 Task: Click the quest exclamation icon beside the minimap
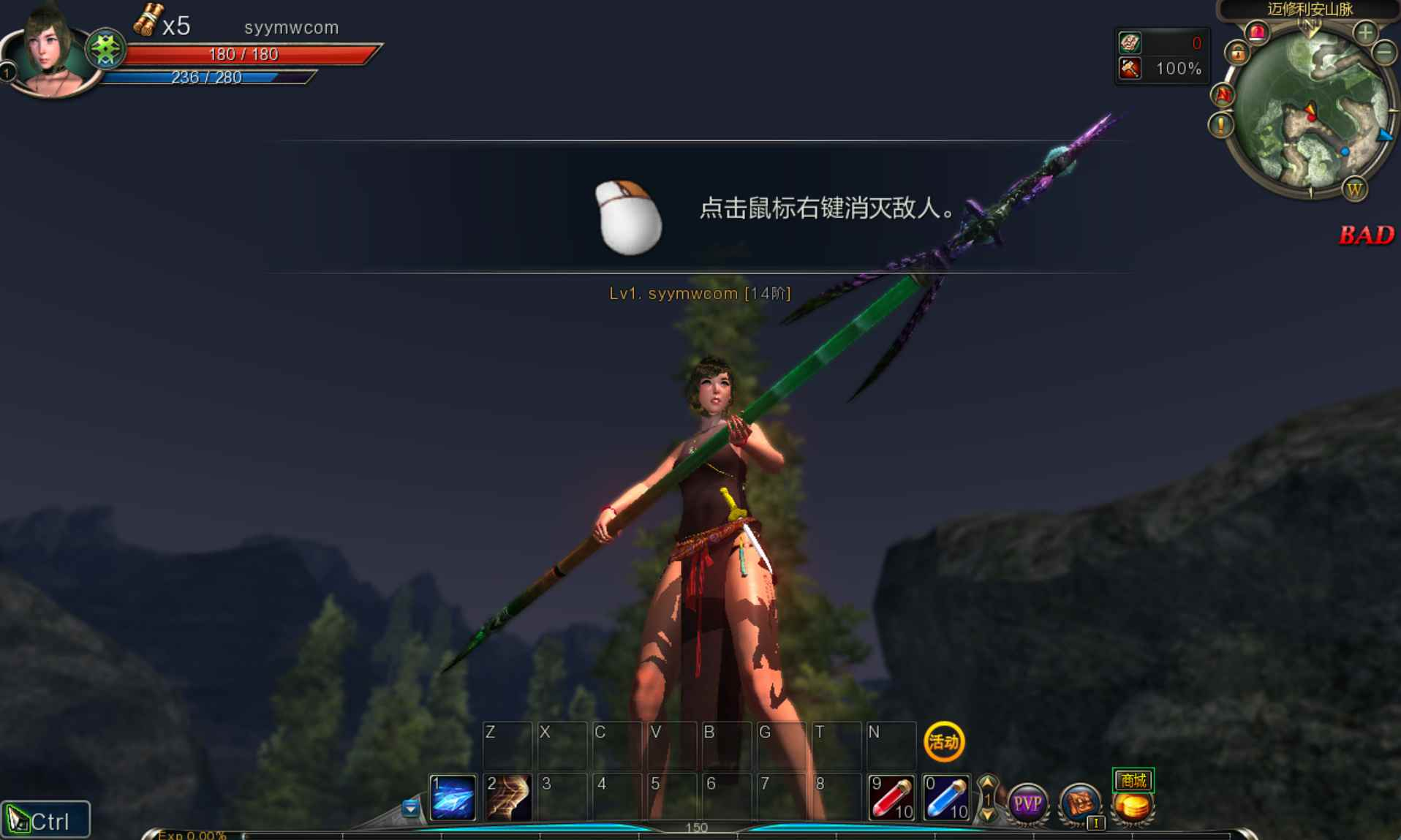pyautogui.click(x=1220, y=126)
